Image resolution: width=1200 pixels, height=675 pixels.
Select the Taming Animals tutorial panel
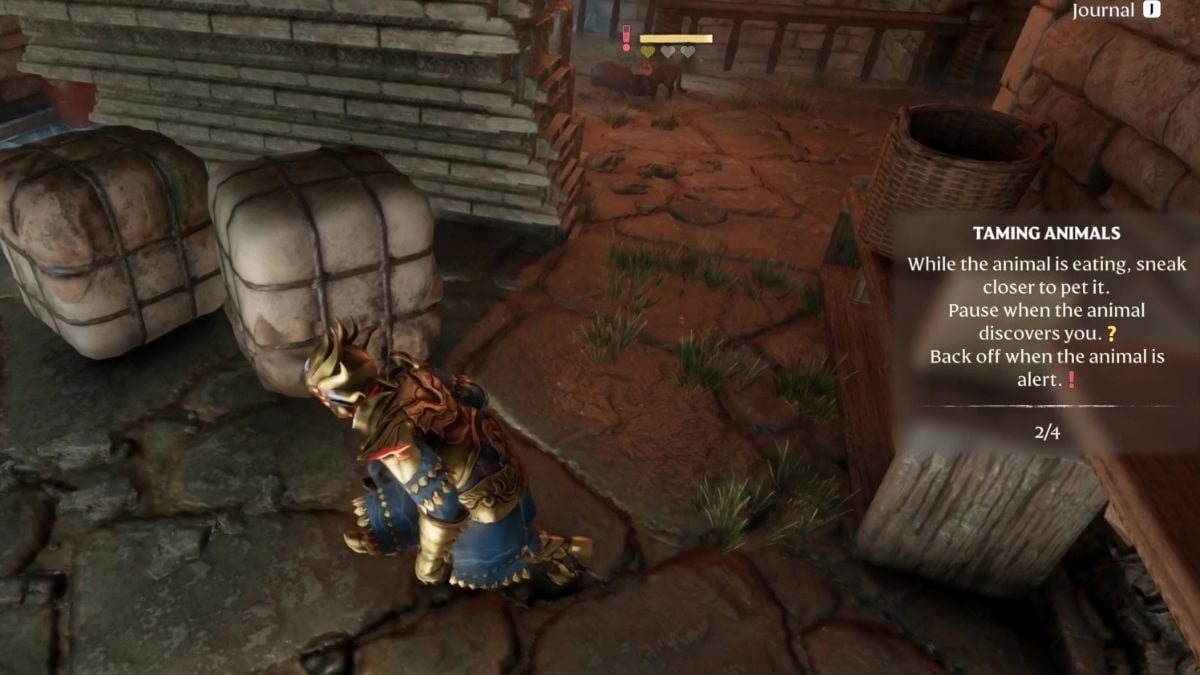click(x=1046, y=332)
